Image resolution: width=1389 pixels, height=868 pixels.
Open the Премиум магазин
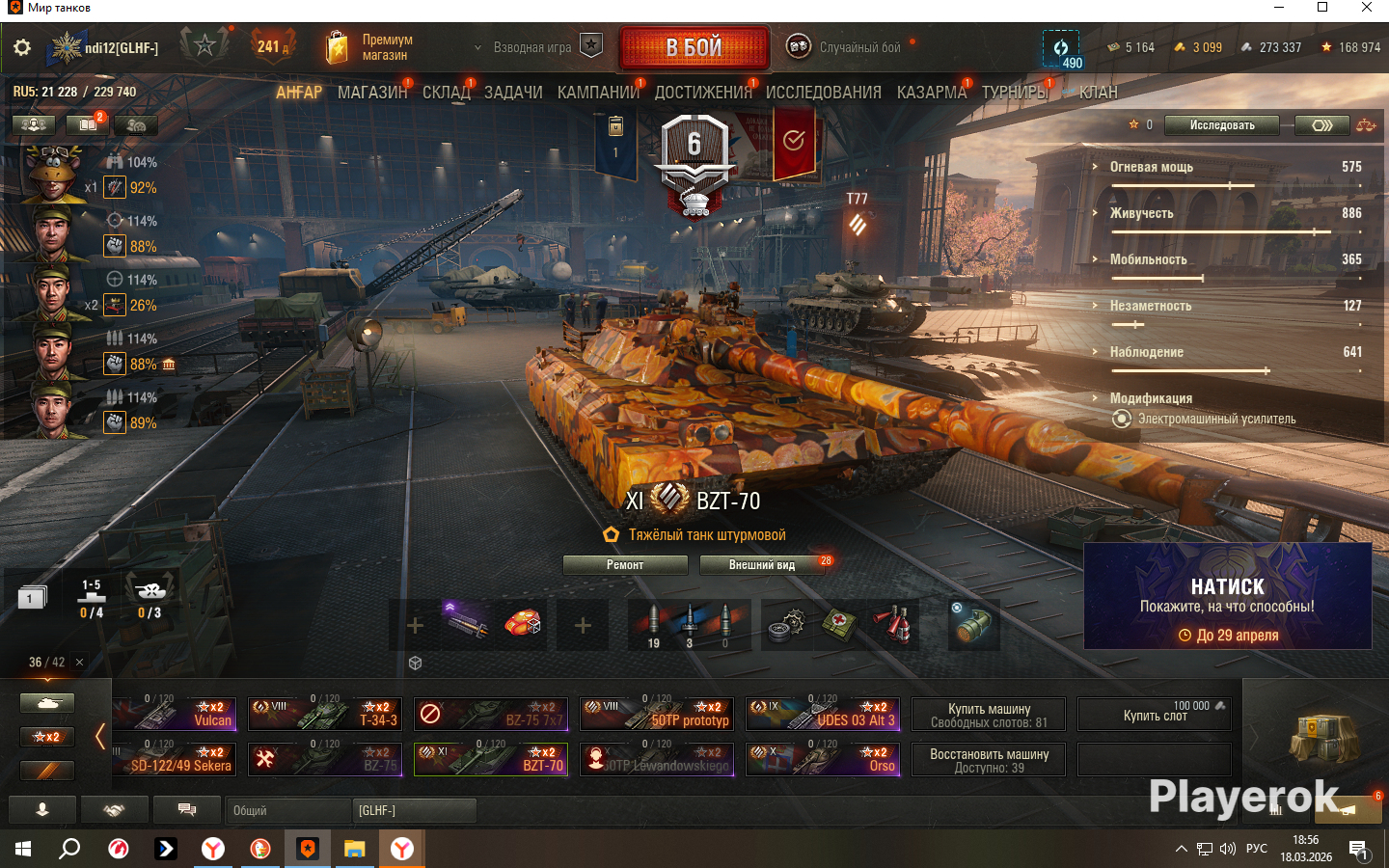pyautogui.click(x=370, y=47)
